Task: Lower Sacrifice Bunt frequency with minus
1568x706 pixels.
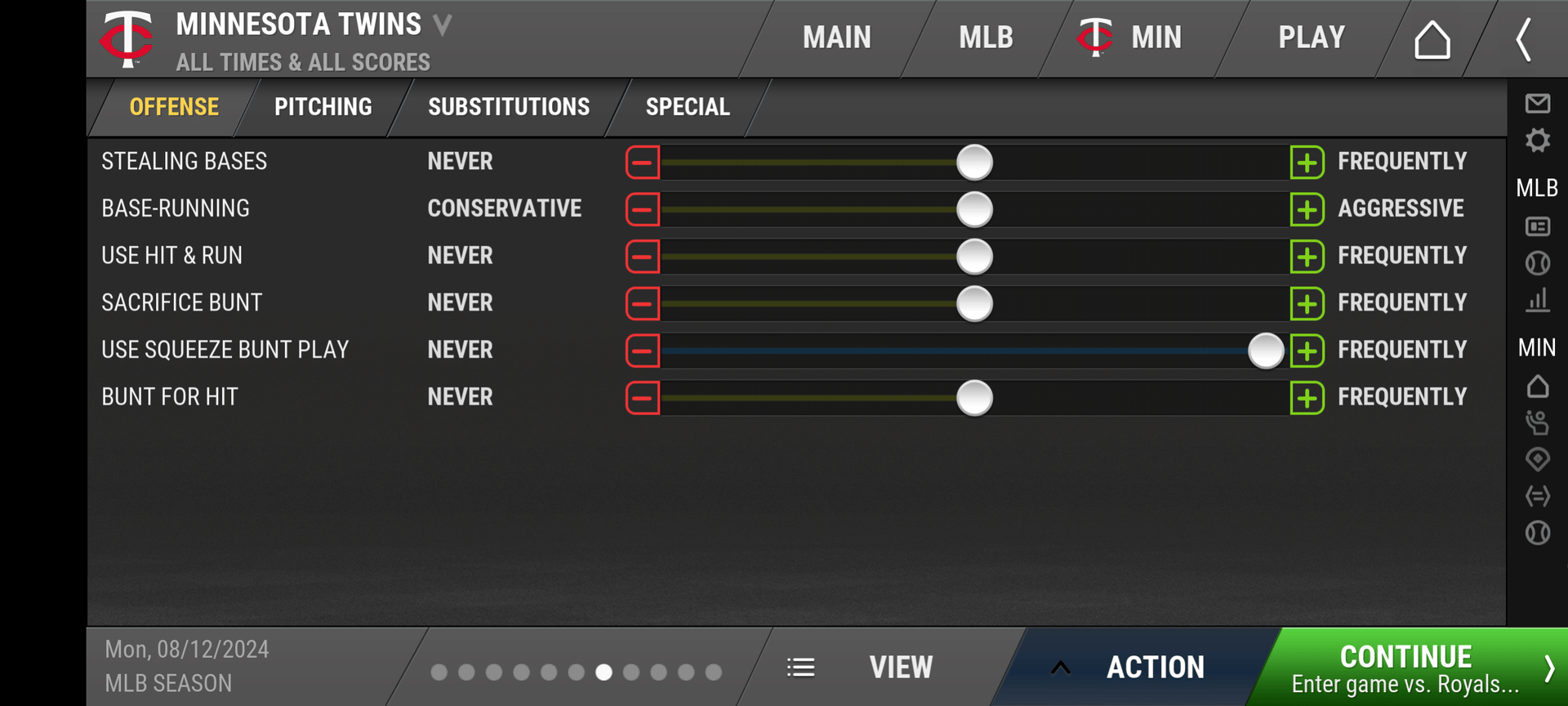Action: pos(643,304)
